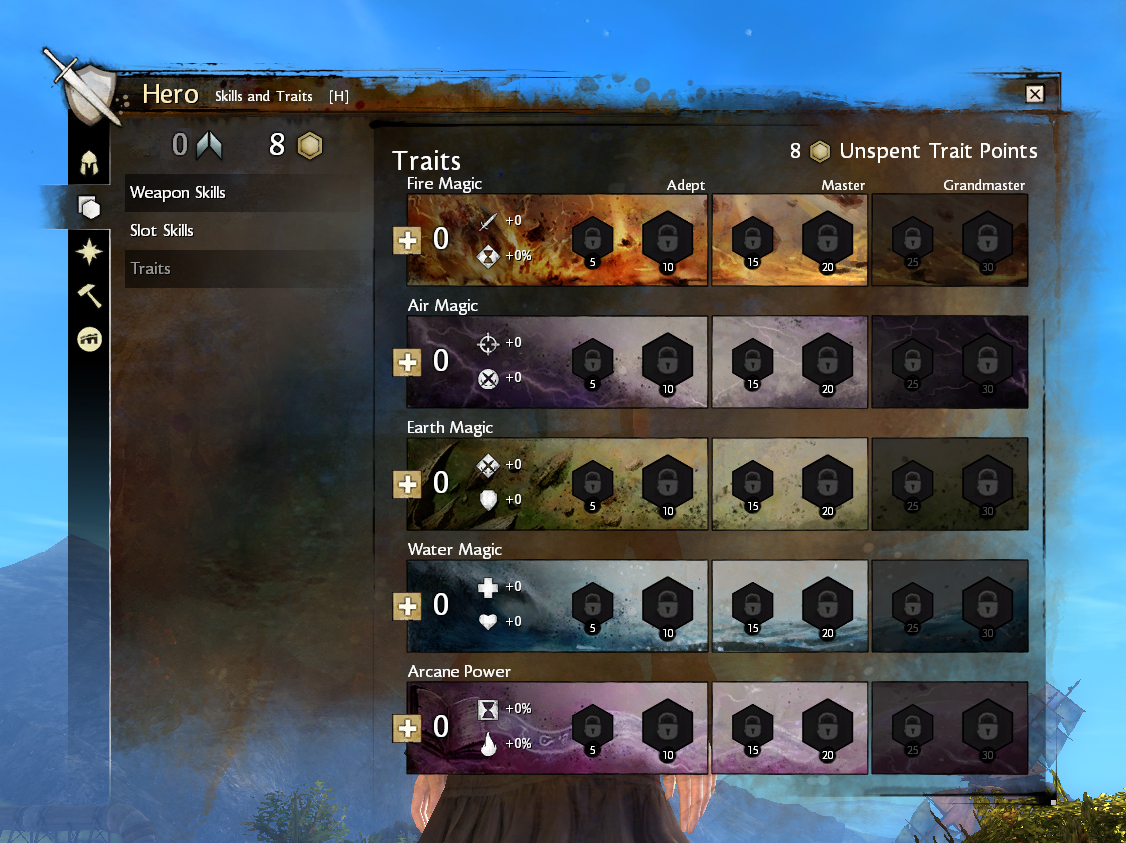Switch to the hammer crafting tab

click(x=90, y=295)
